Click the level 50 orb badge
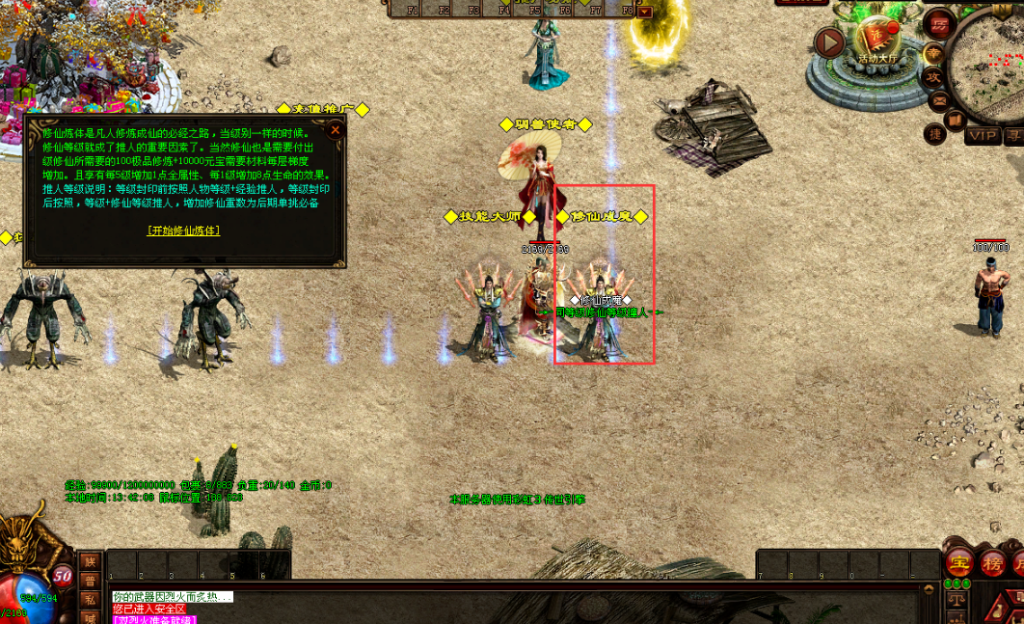1024x624 pixels. (62, 575)
